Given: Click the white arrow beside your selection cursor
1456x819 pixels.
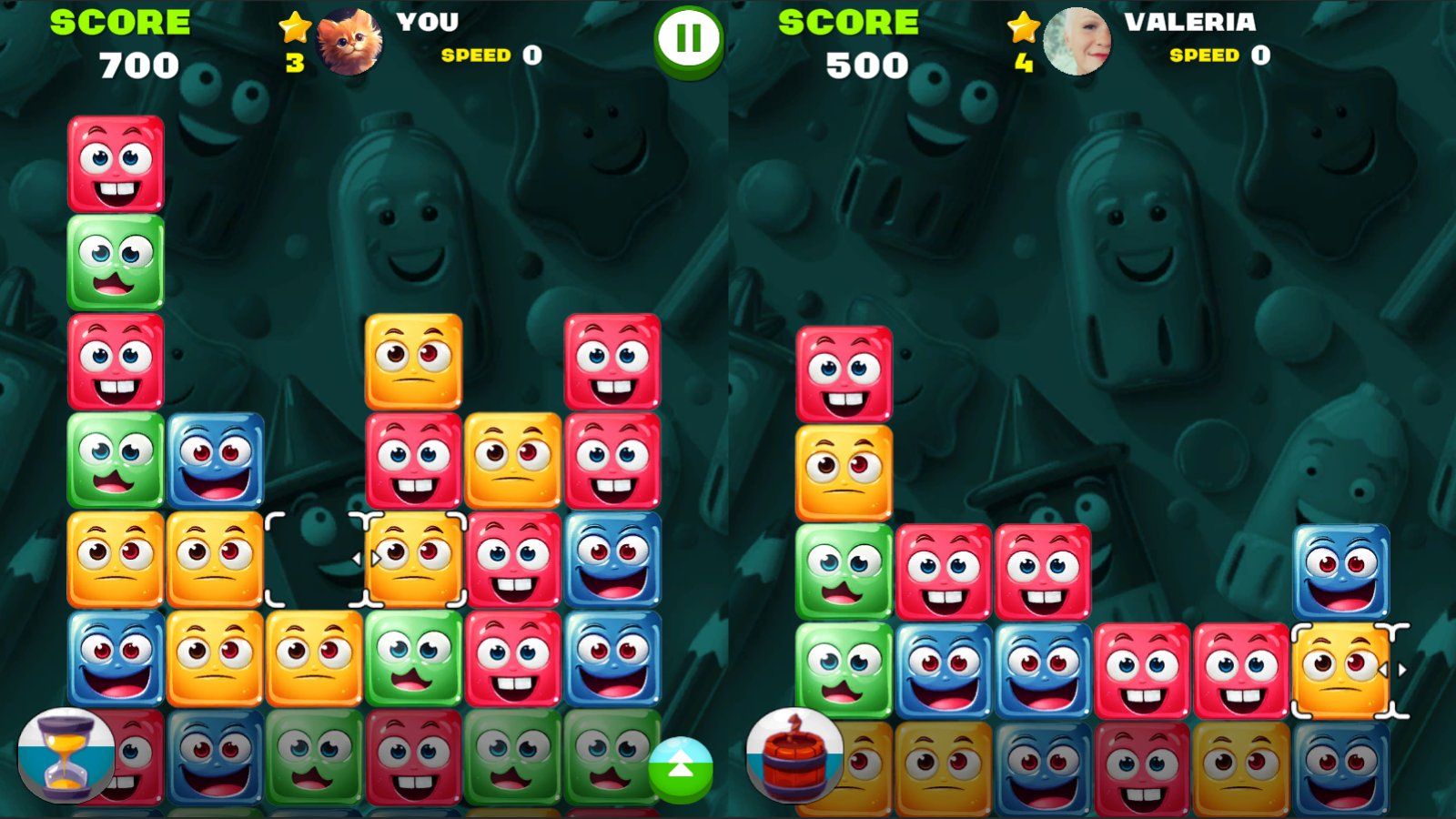Looking at the screenshot, I should click(355, 560).
